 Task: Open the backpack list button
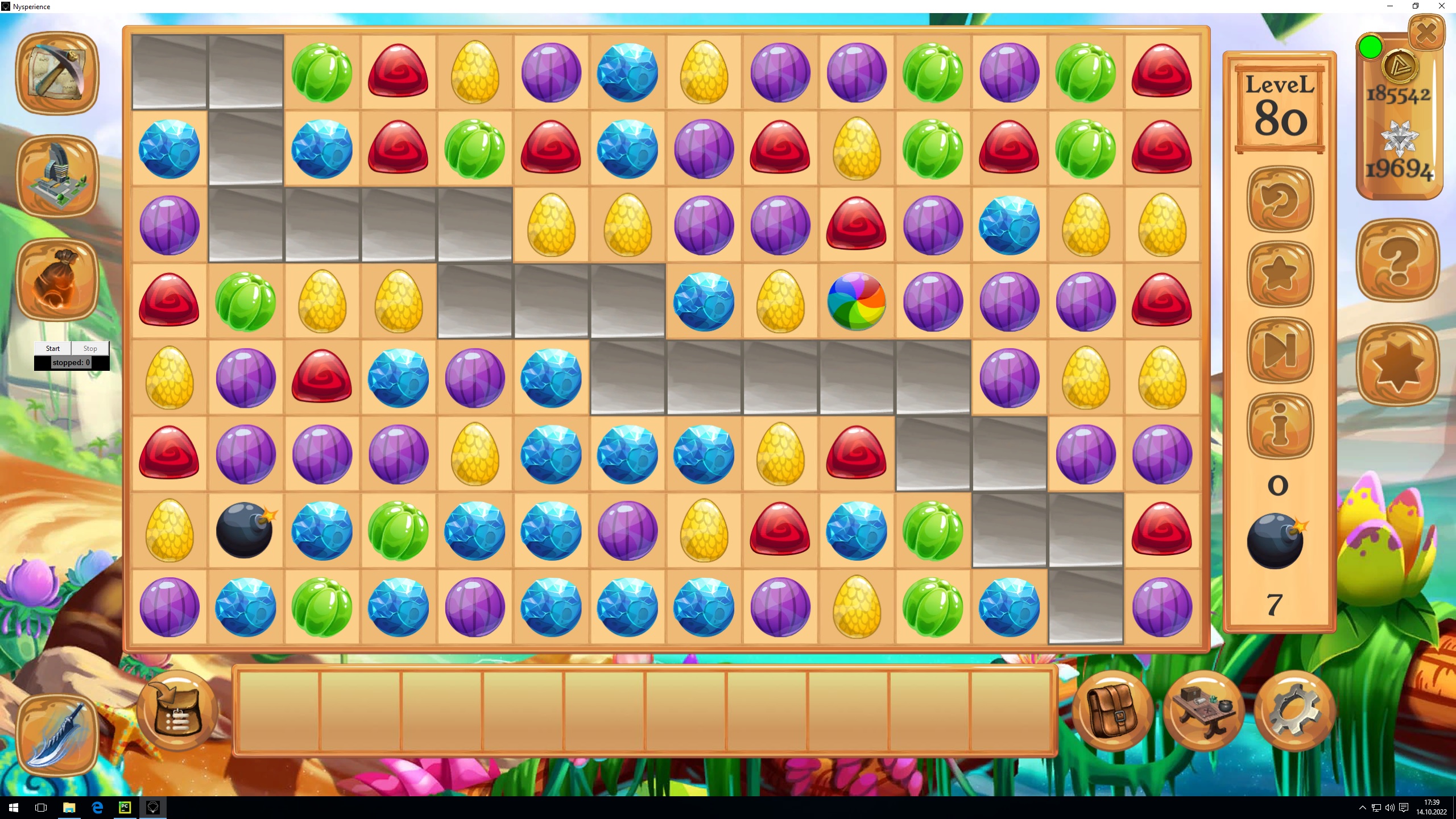tap(177, 711)
